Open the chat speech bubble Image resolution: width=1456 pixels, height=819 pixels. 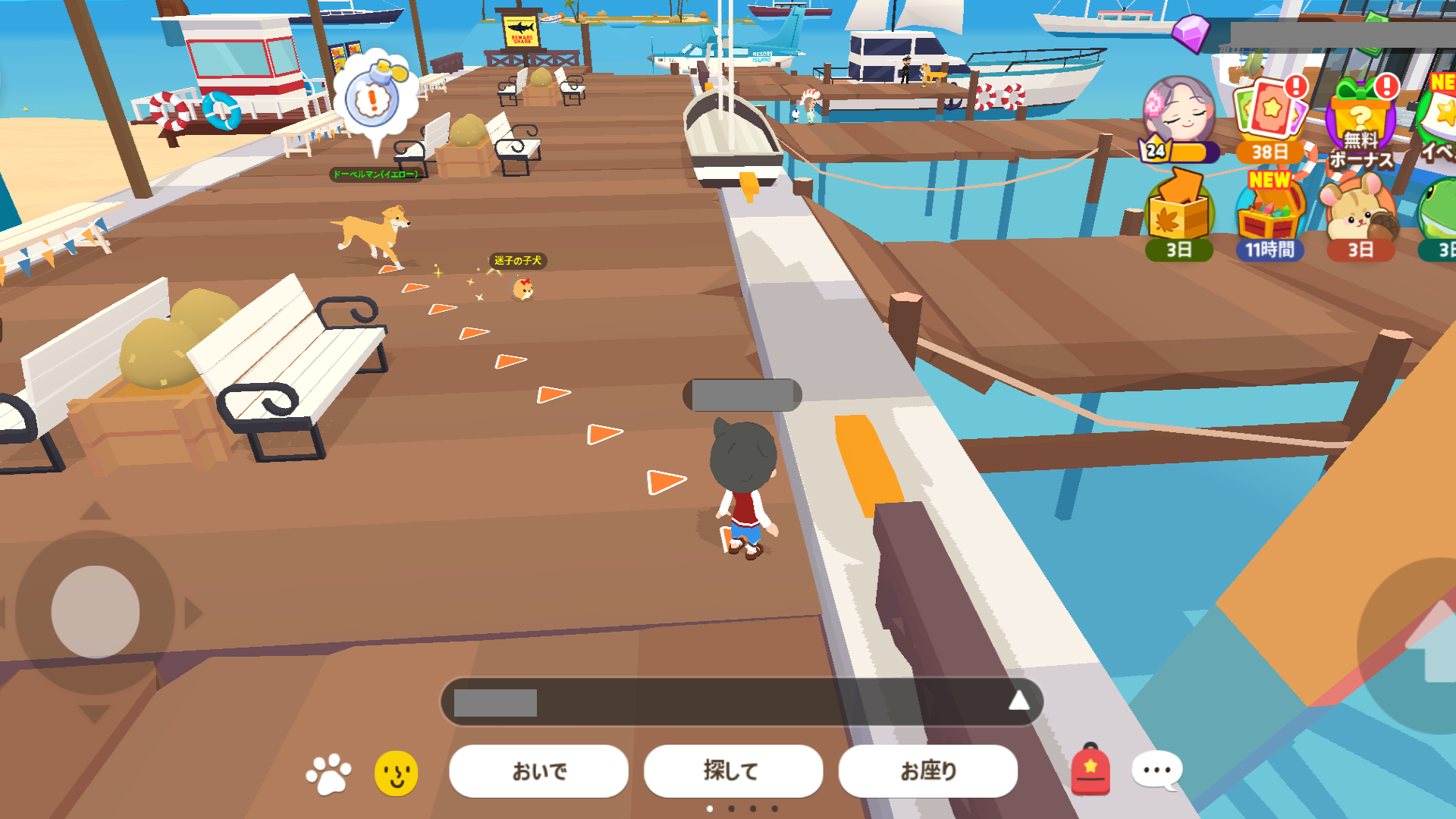pos(1156,770)
